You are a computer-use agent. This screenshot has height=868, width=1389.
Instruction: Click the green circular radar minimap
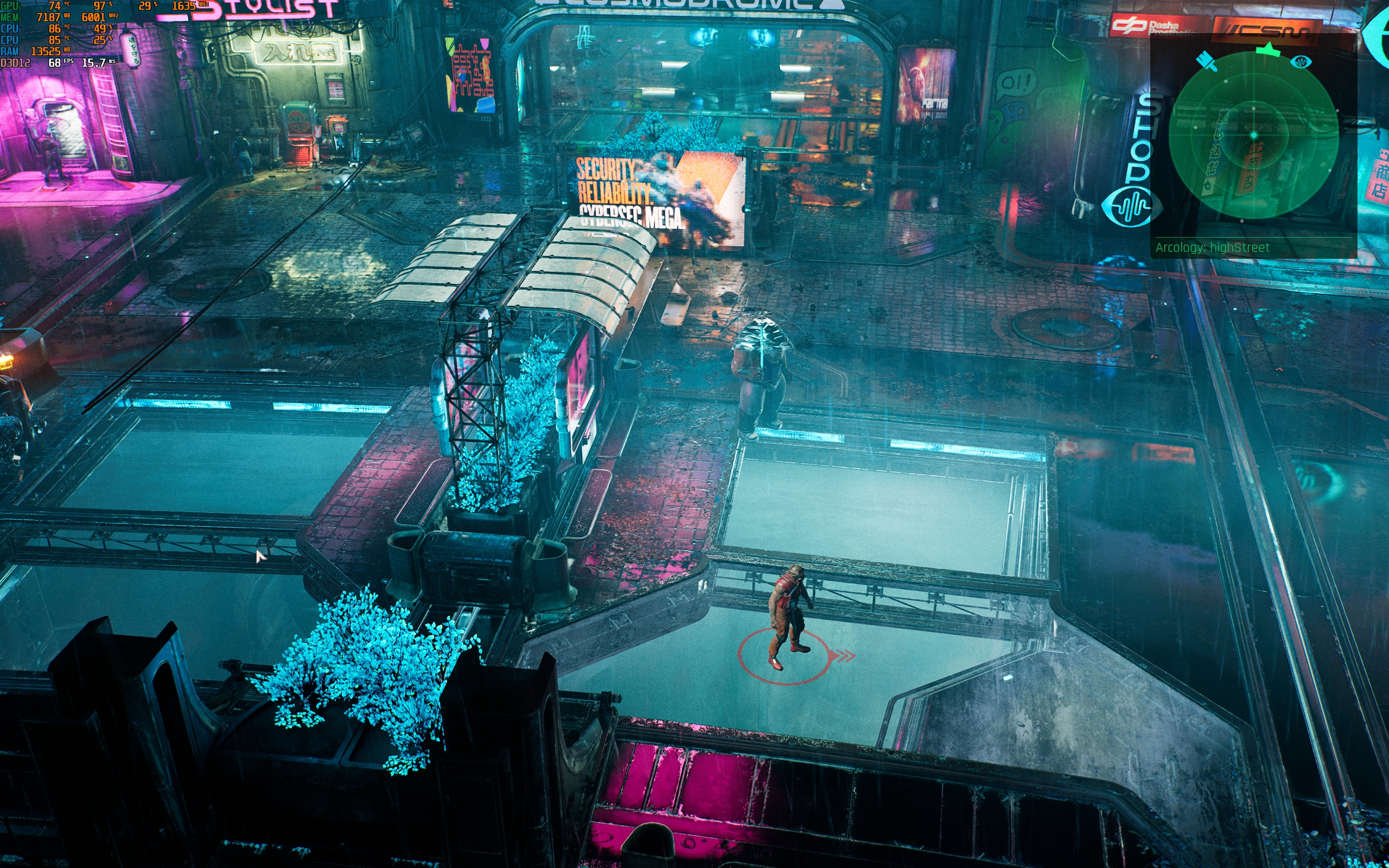pos(1253,136)
